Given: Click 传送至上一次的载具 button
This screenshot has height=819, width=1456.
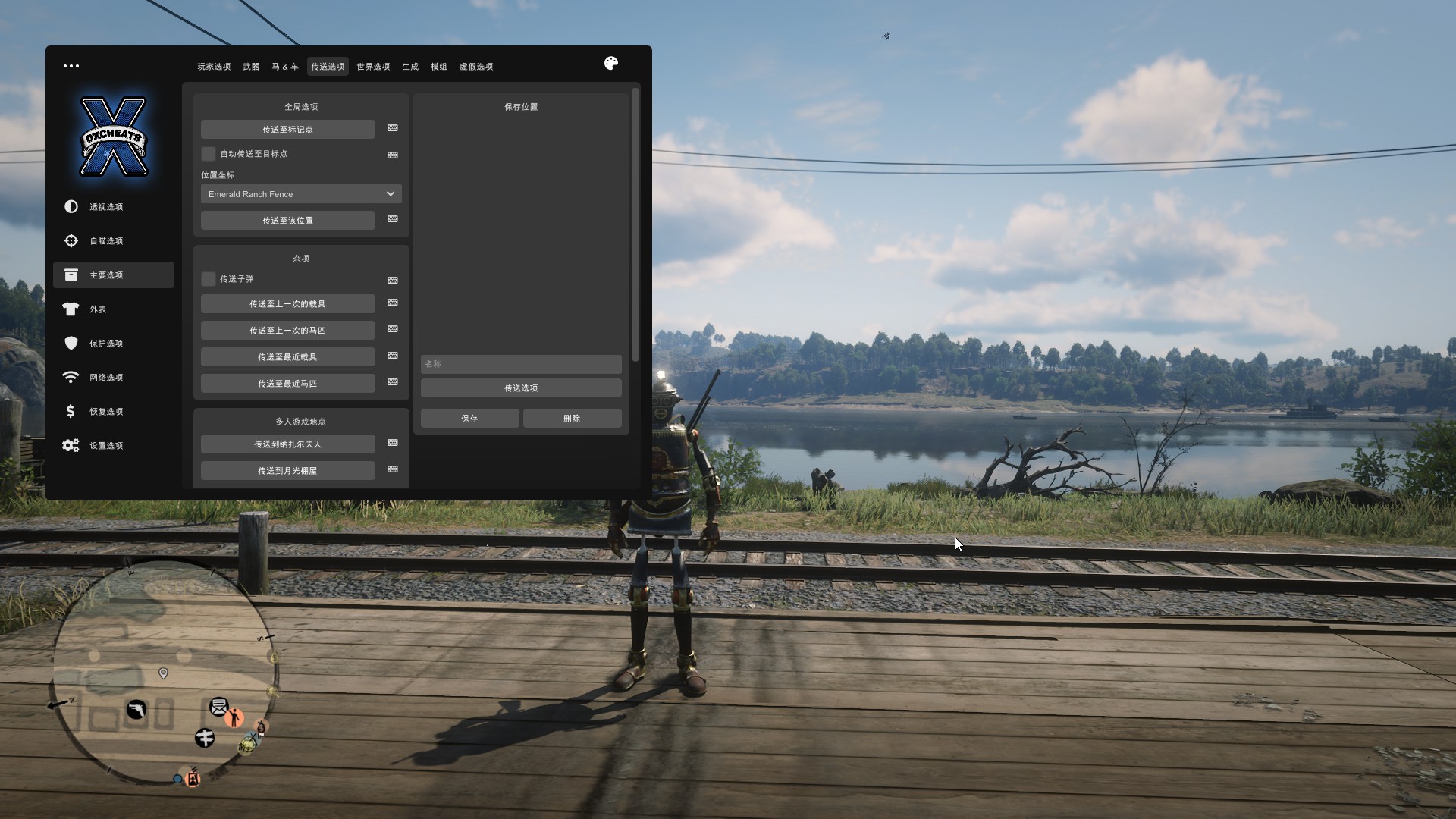Looking at the screenshot, I should click(x=287, y=304).
